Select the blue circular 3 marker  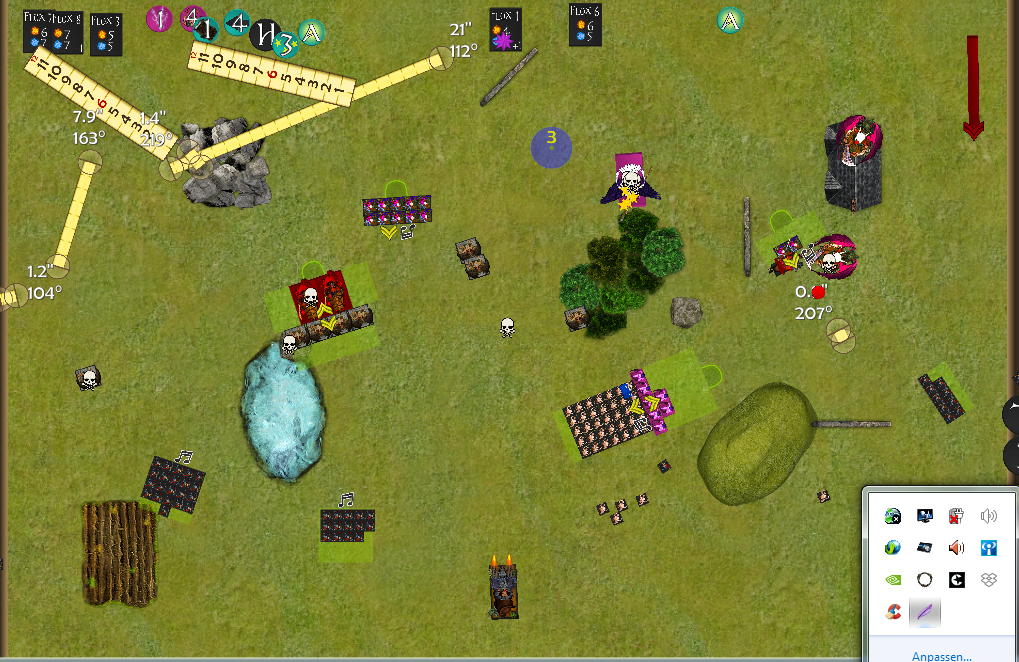(x=550, y=147)
